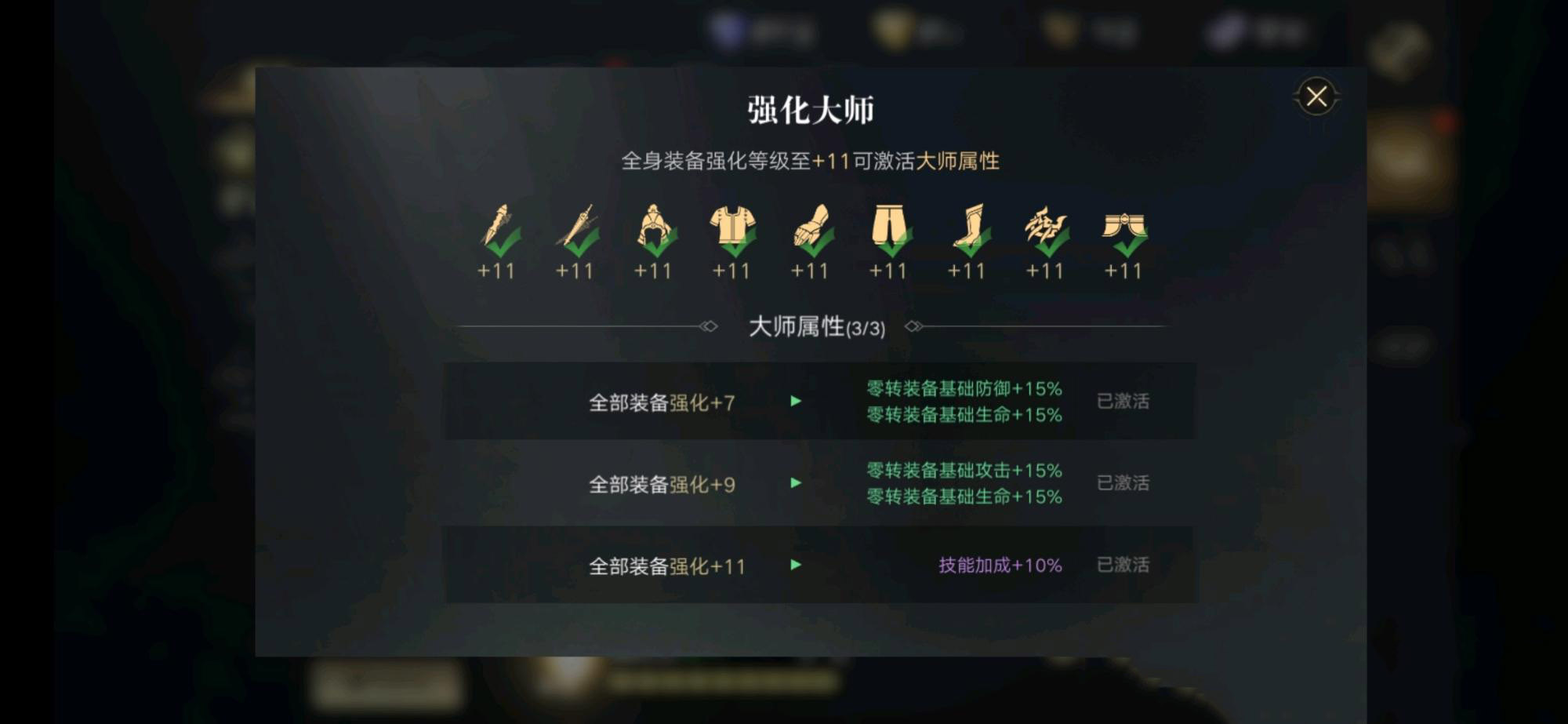This screenshot has width=1568, height=724.
Task: Select the chest armor equipment icon
Action: (733, 228)
